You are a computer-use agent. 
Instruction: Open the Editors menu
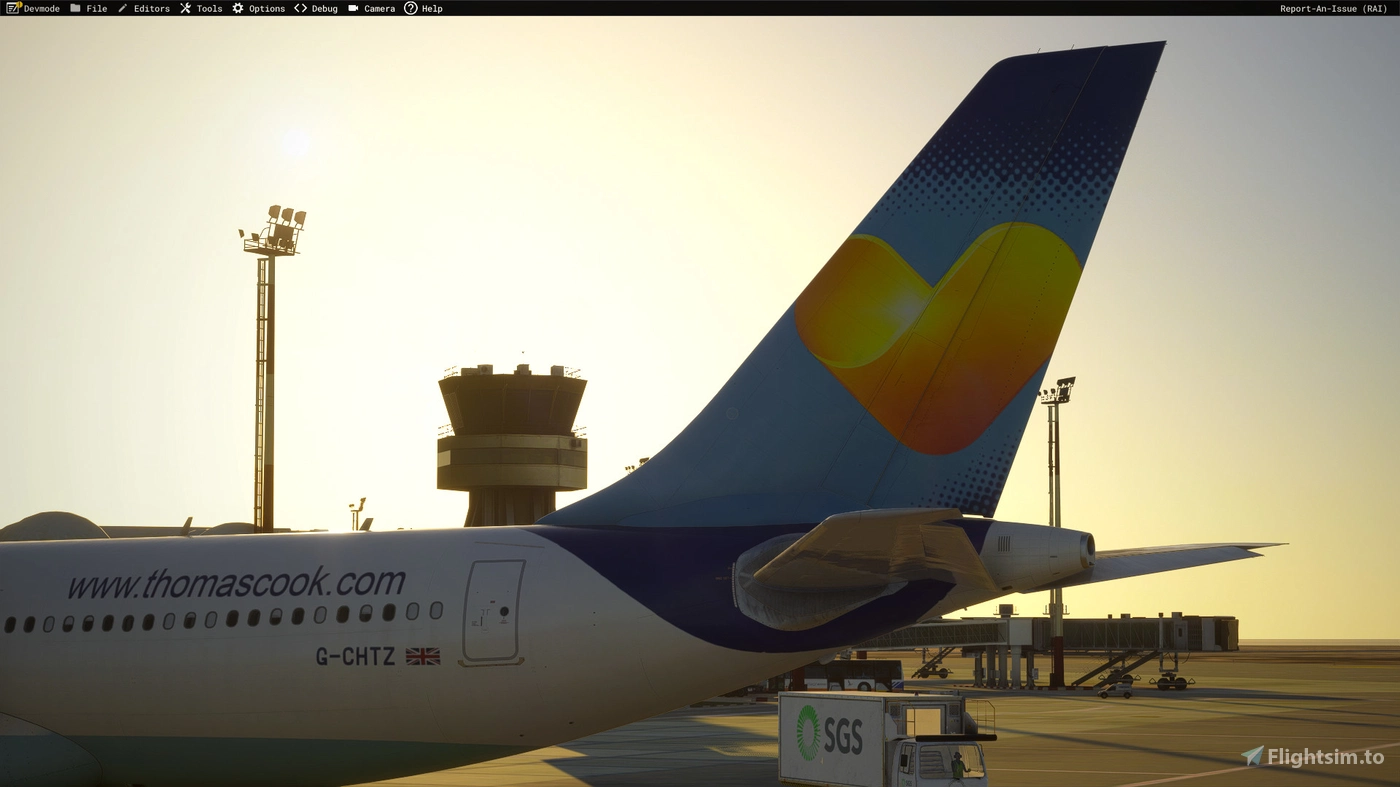pos(151,8)
